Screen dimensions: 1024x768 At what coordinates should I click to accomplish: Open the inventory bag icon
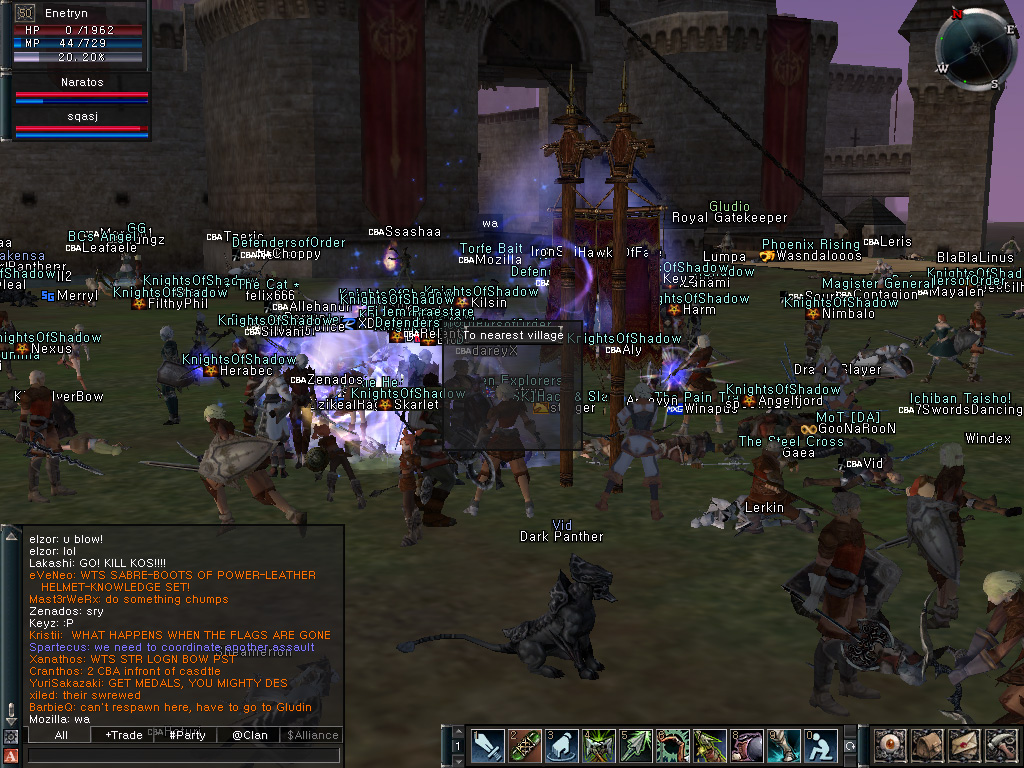925,746
